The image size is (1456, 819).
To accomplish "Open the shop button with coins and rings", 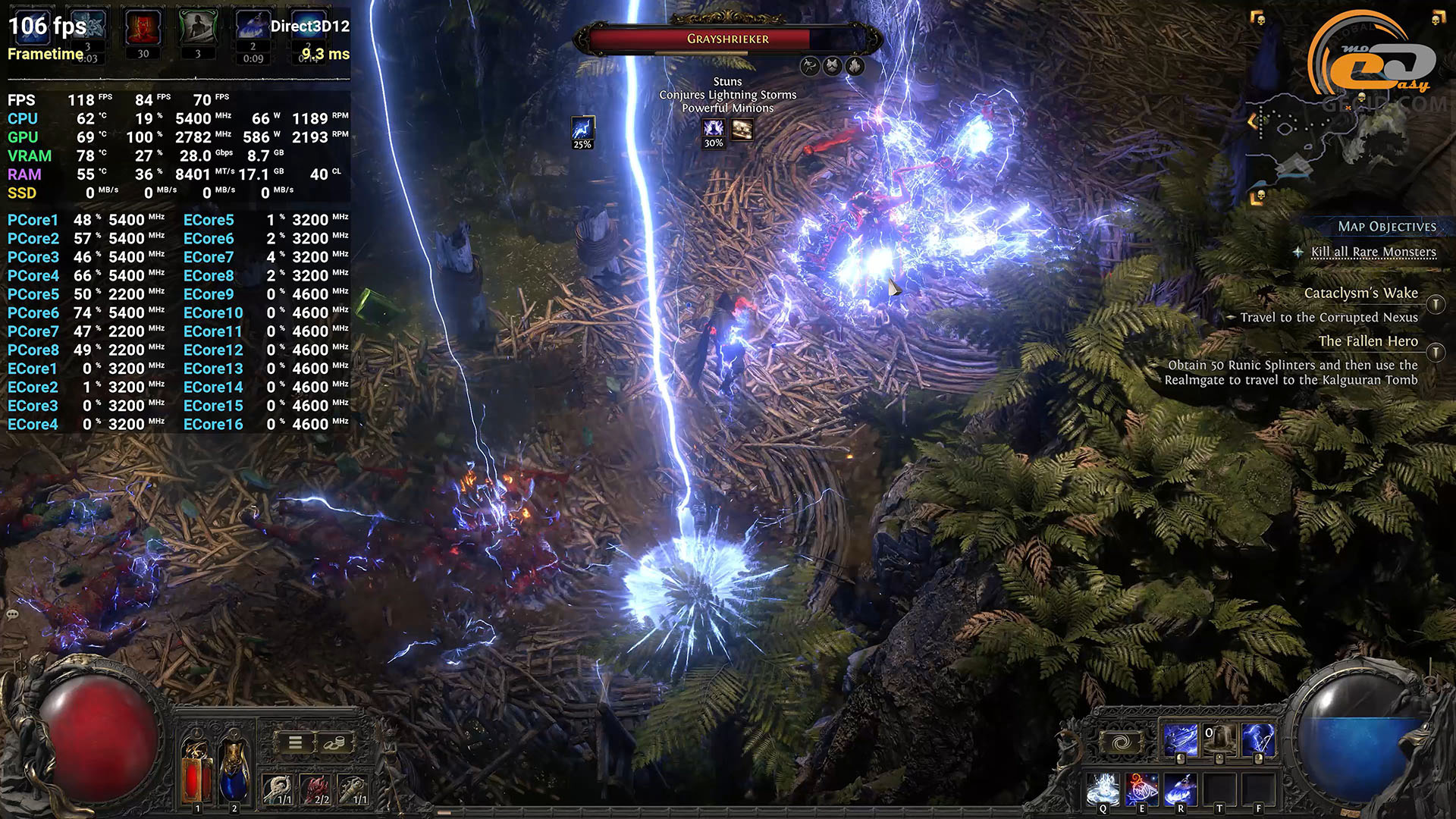I will pos(334,743).
